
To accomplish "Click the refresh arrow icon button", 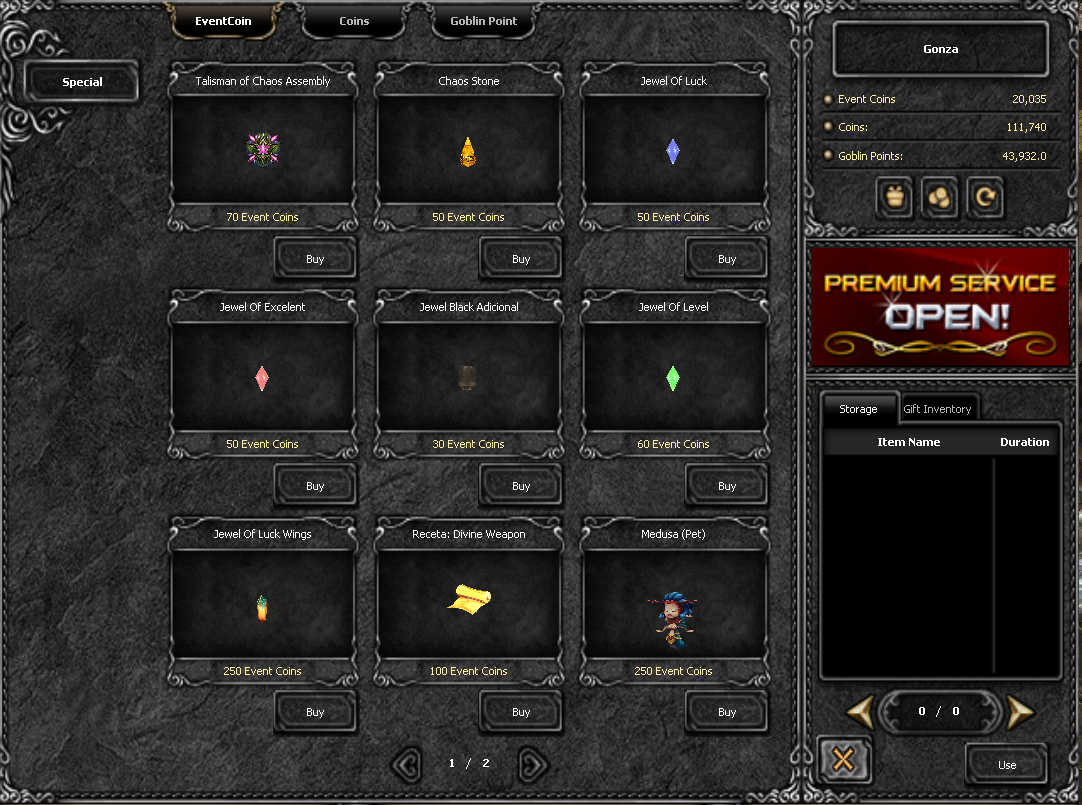I will pyautogui.click(x=985, y=197).
